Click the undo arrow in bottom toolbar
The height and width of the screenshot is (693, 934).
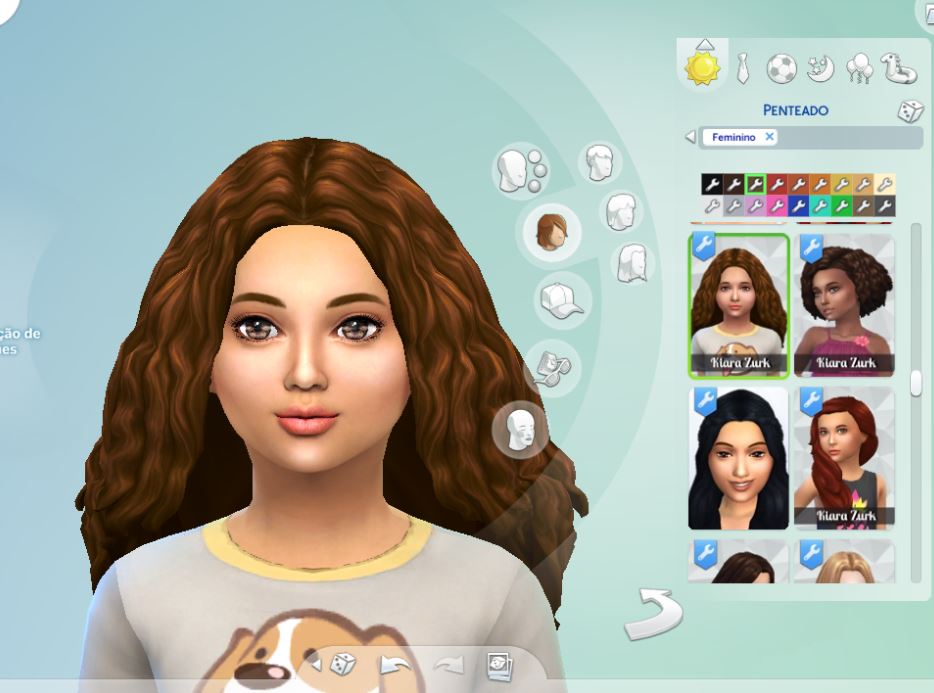coord(394,664)
